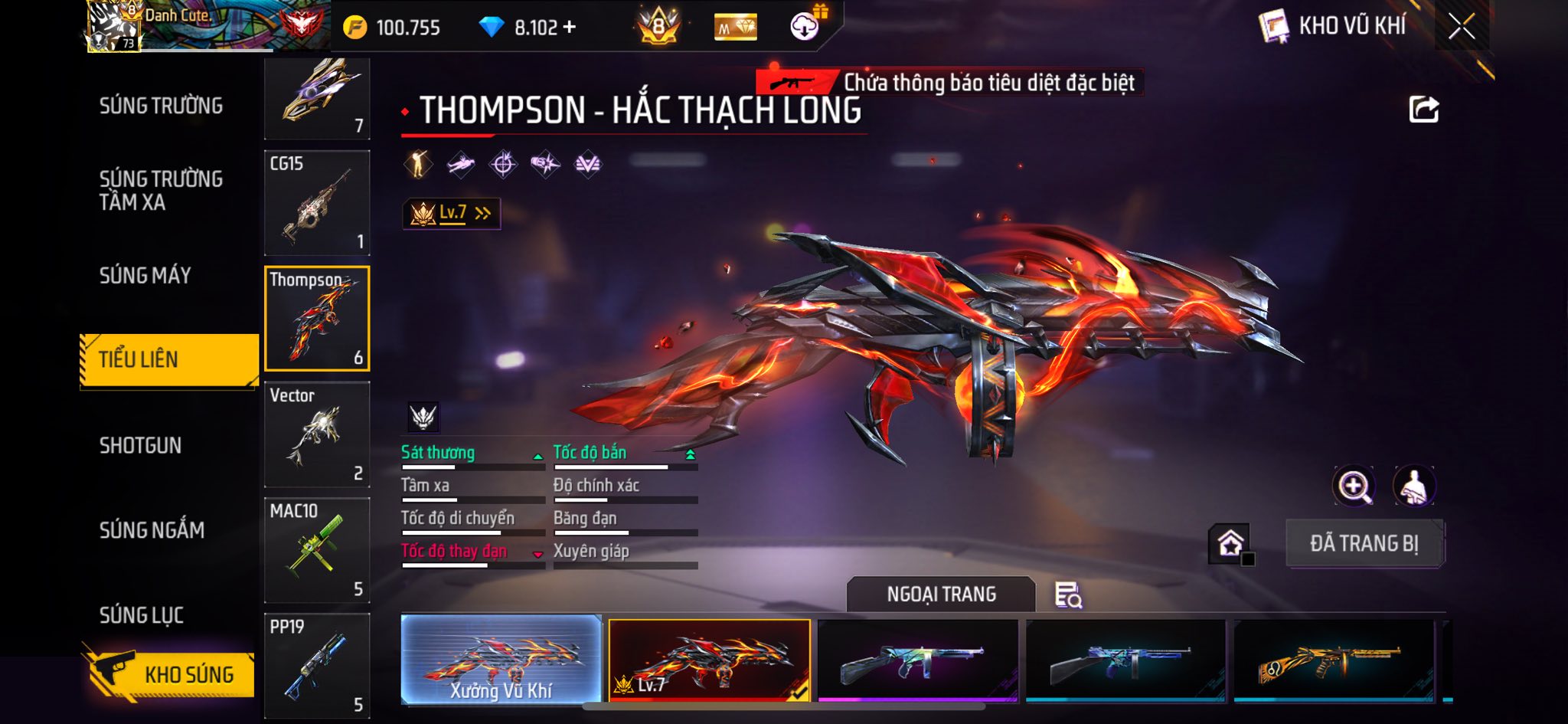
Task: Open the Súng Máy category
Action: (x=145, y=275)
